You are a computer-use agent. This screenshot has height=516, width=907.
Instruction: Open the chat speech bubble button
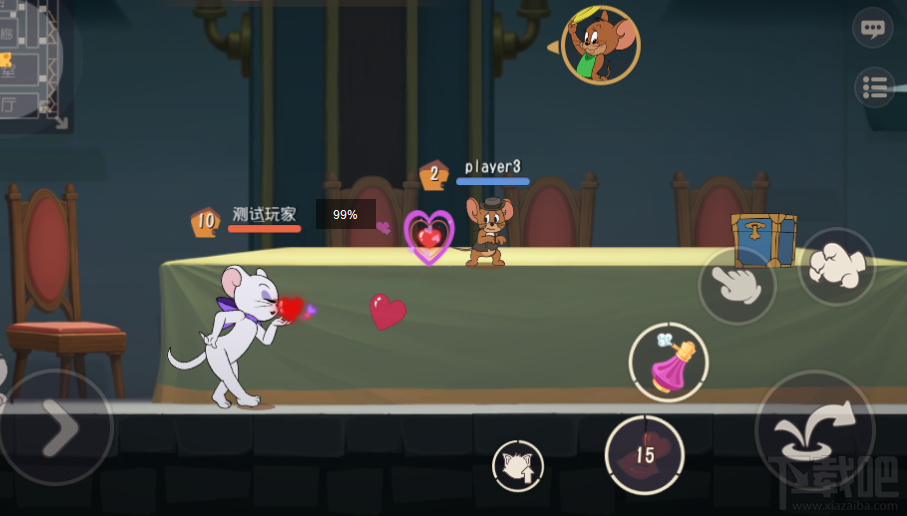tap(872, 28)
